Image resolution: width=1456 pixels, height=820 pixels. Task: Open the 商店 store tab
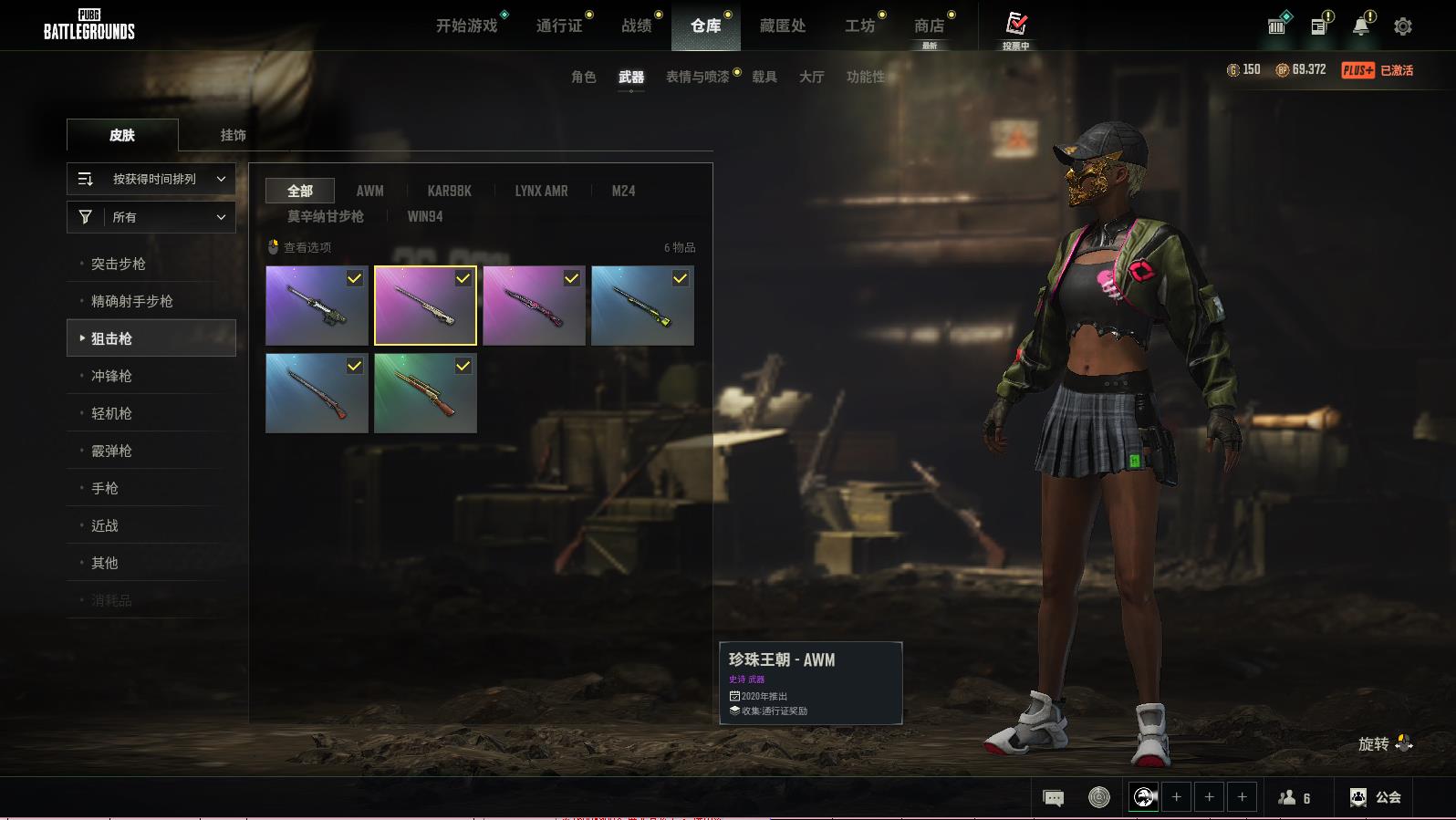pos(929,26)
